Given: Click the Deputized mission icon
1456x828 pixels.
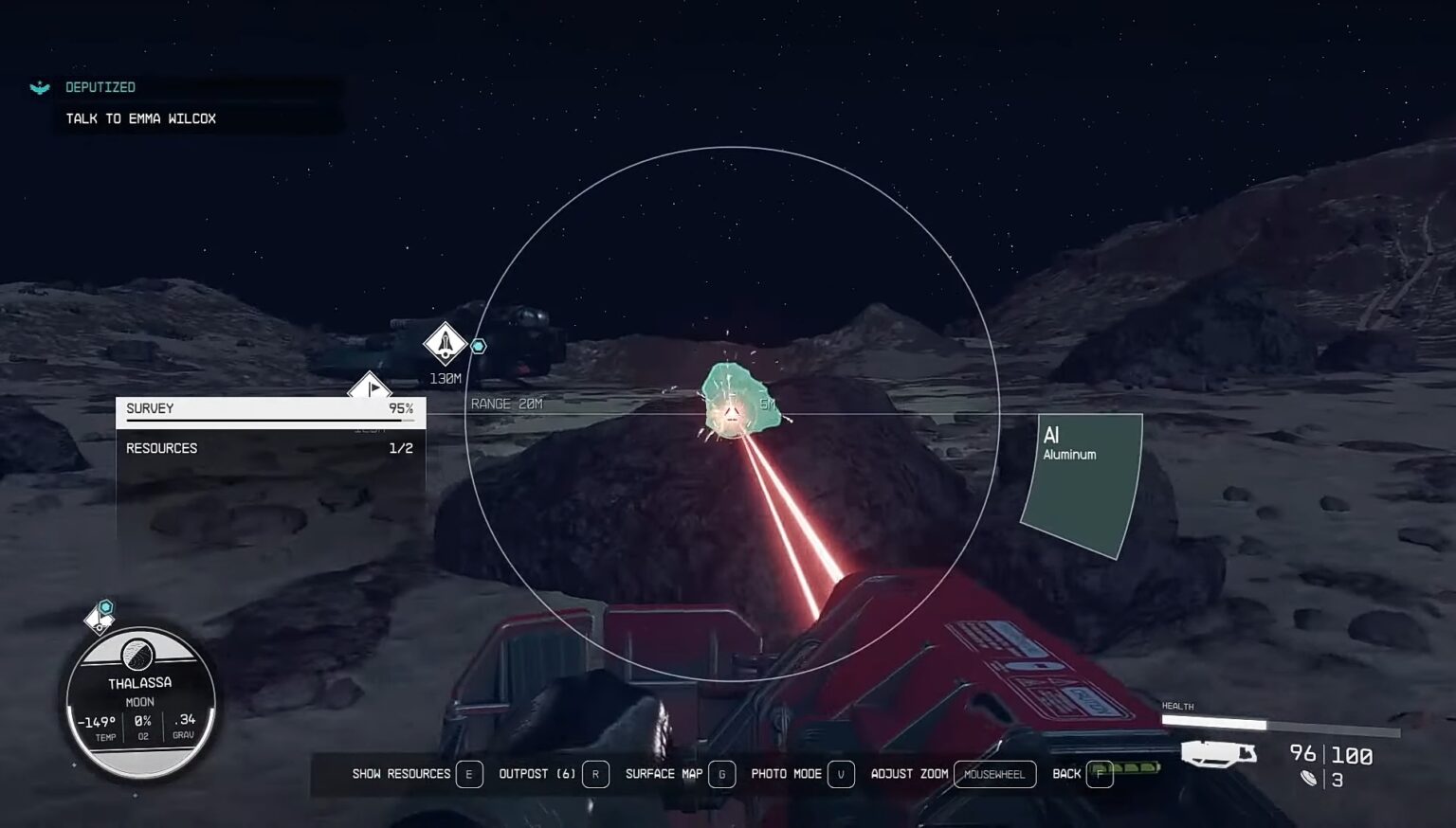Looking at the screenshot, I should pyautogui.click(x=39, y=86).
